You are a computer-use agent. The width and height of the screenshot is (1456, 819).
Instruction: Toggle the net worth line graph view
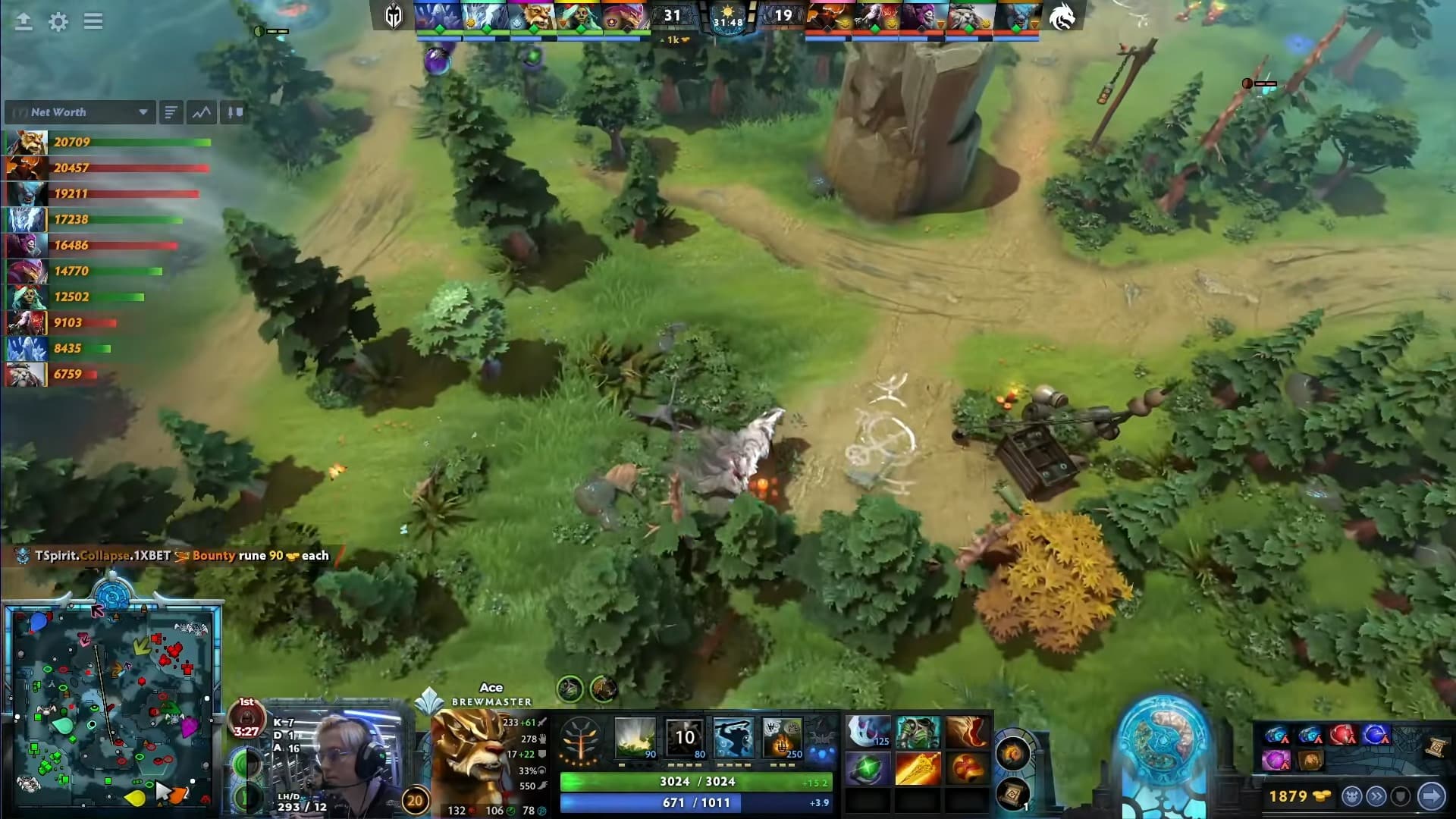pyautogui.click(x=199, y=112)
